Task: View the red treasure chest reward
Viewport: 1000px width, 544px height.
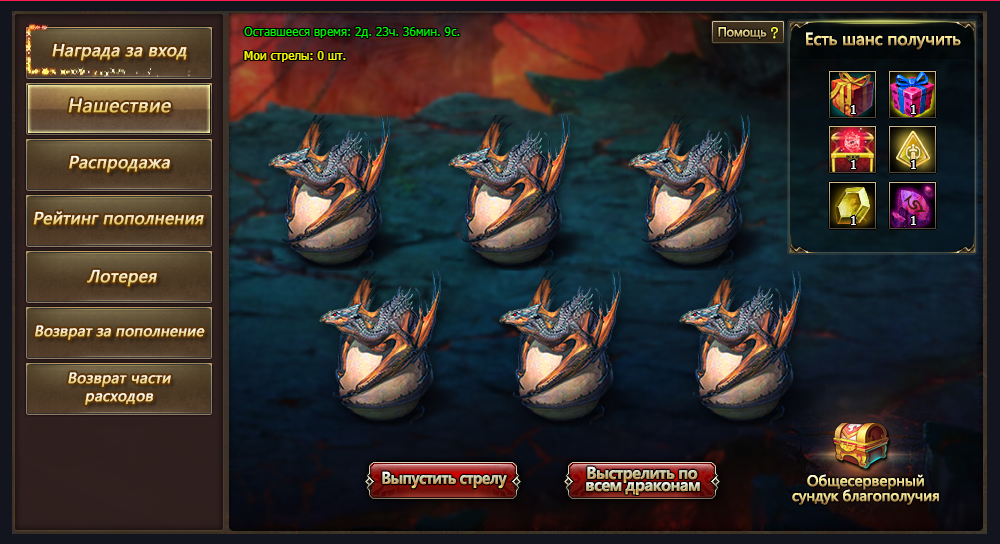Action: point(852,150)
